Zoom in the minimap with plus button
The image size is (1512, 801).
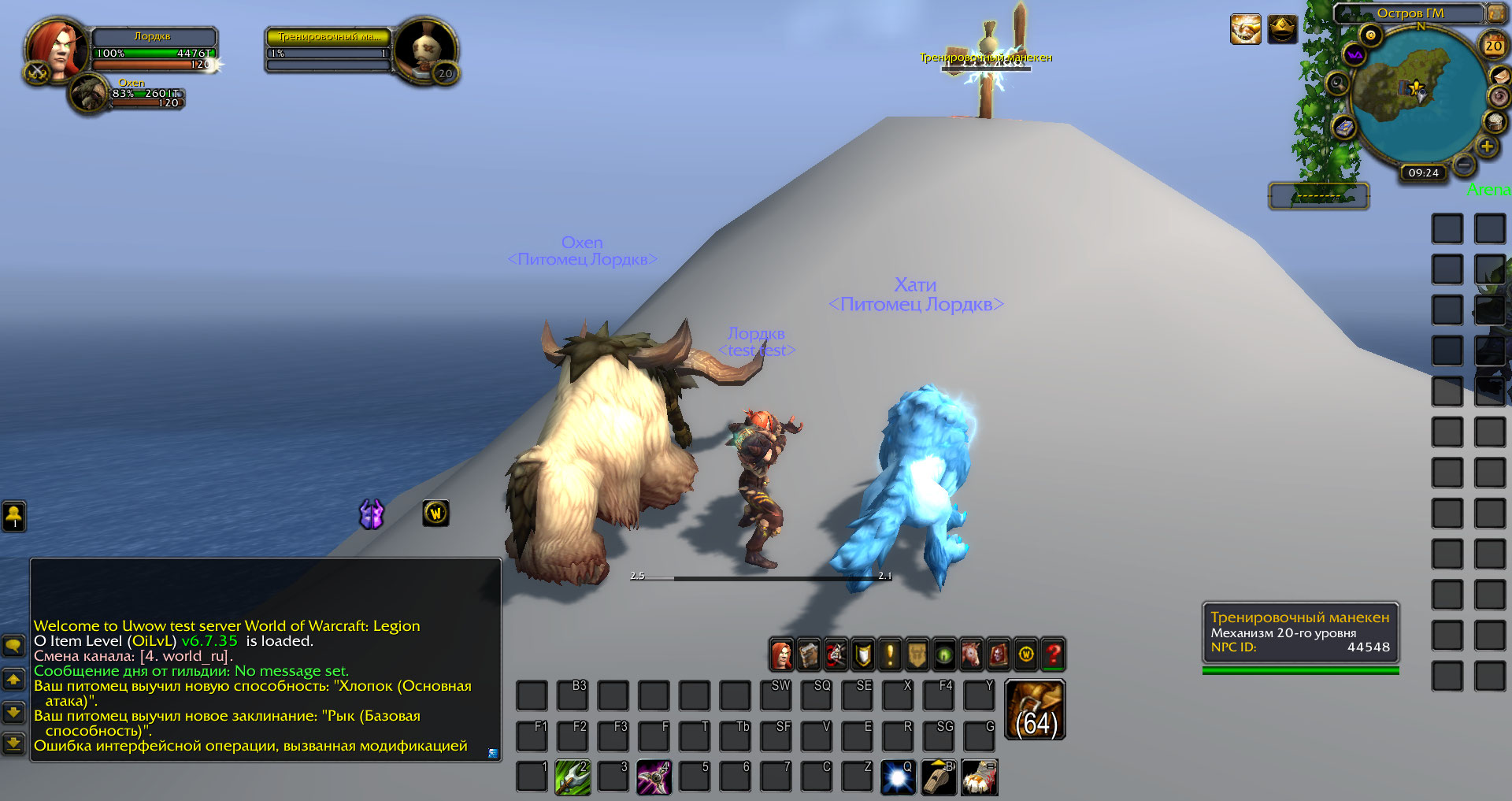point(1487,146)
